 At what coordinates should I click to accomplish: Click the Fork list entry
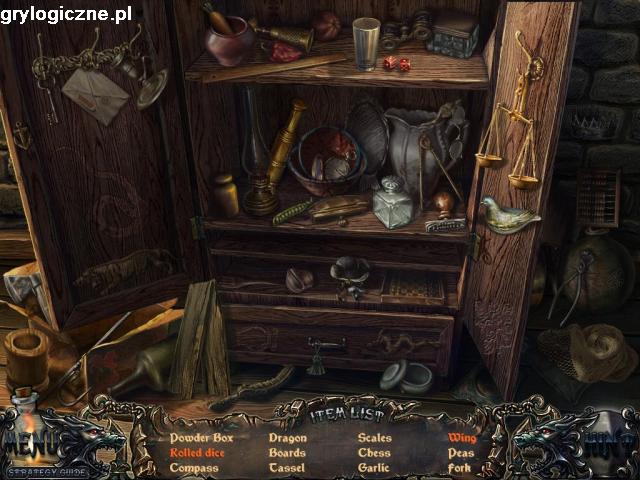(460, 468)
